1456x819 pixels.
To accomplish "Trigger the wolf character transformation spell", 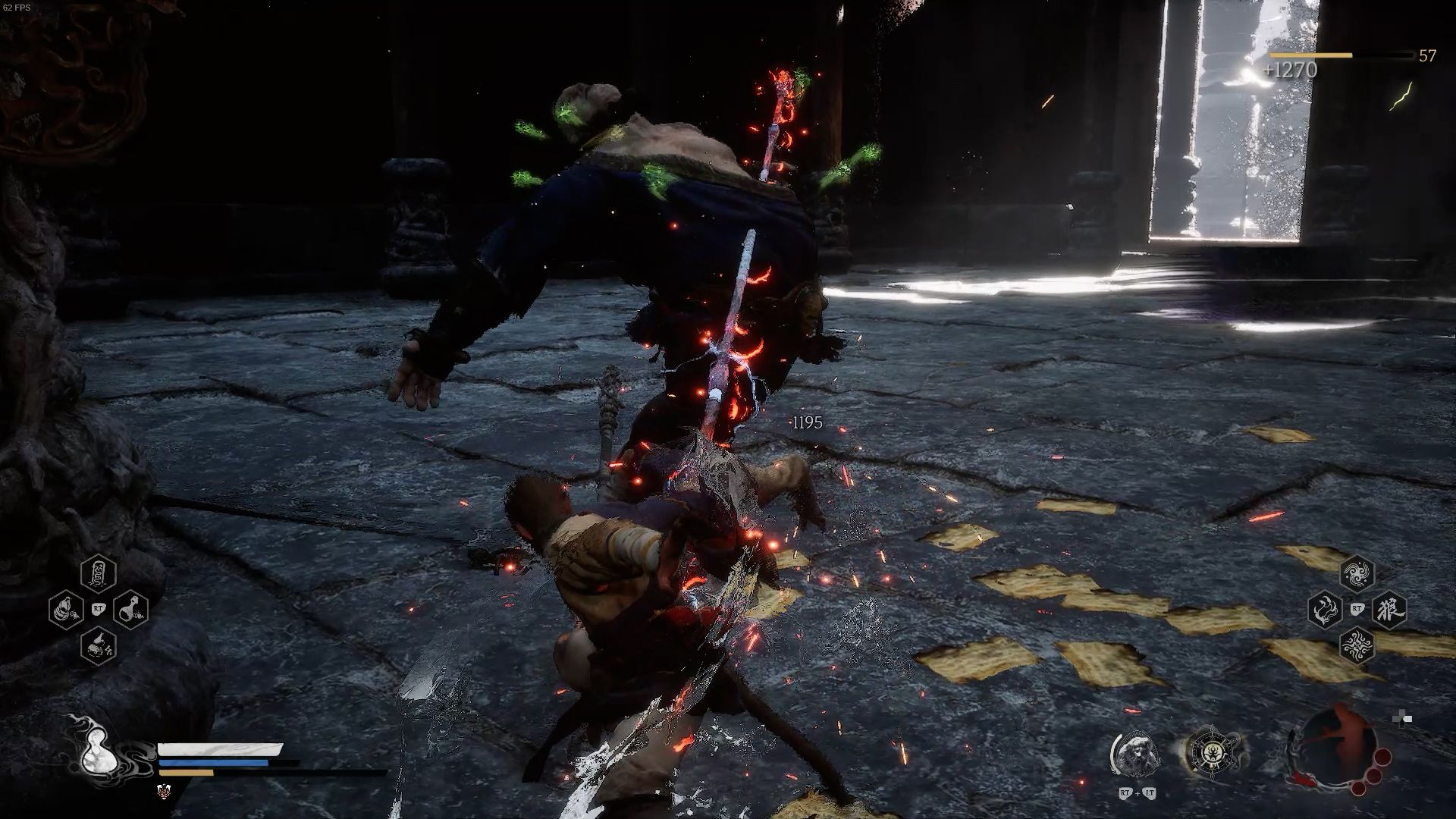I will pyautogui.click(x=1389, y=610).
